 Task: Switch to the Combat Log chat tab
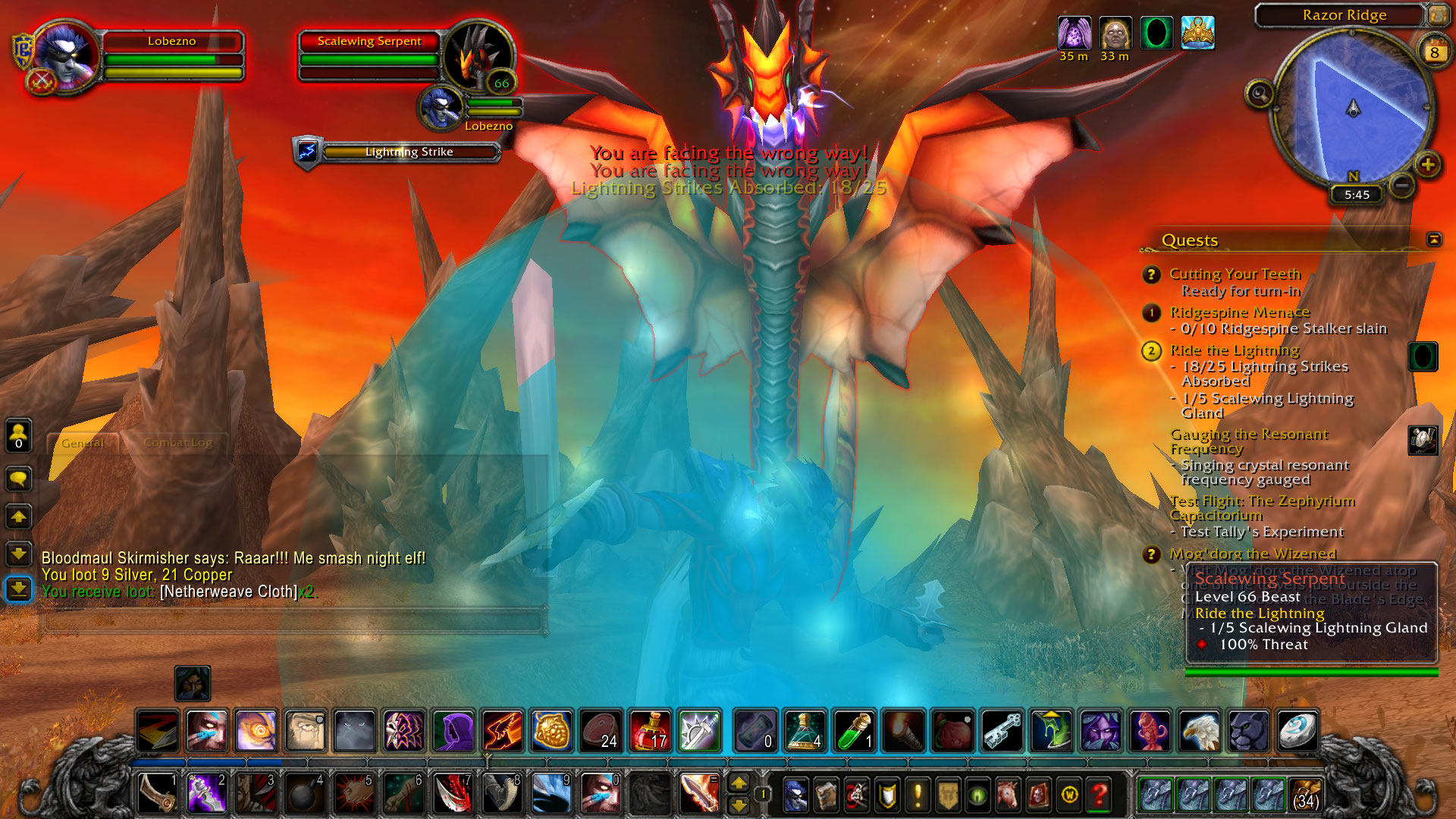177,443
